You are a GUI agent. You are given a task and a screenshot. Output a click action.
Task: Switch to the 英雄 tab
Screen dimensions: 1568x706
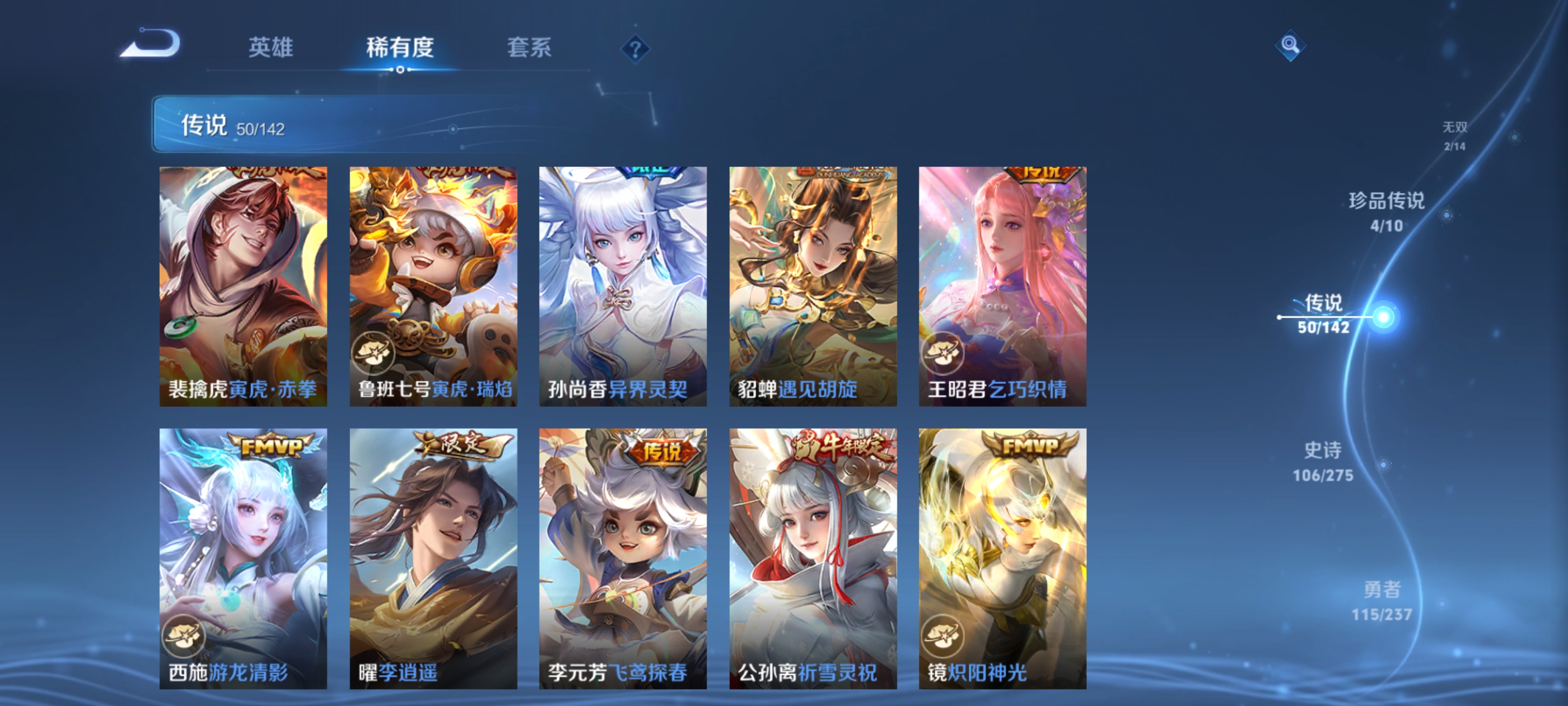point(270,48)
